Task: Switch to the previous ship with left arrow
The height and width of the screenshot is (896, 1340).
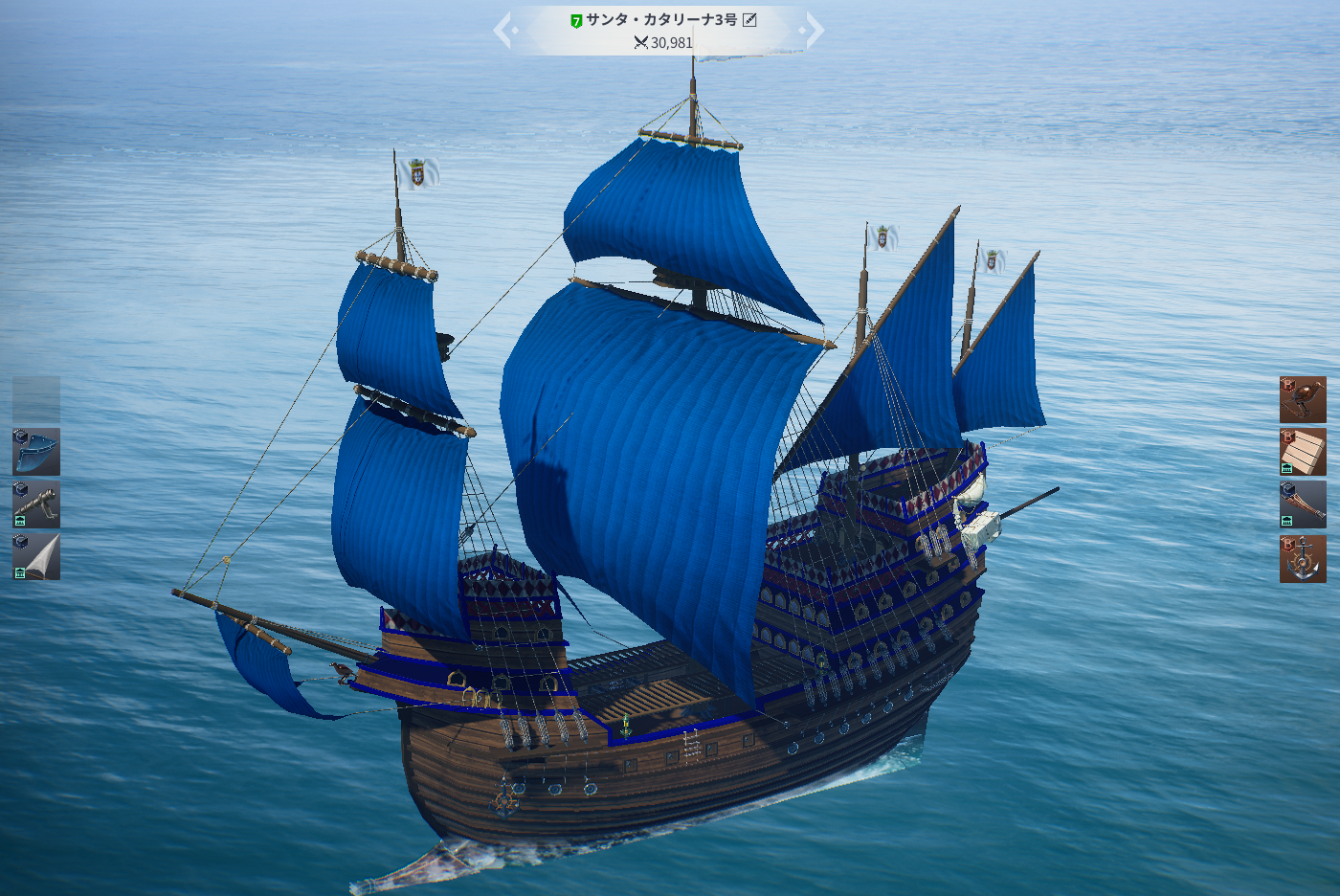Action: click(x=503, y=31)
